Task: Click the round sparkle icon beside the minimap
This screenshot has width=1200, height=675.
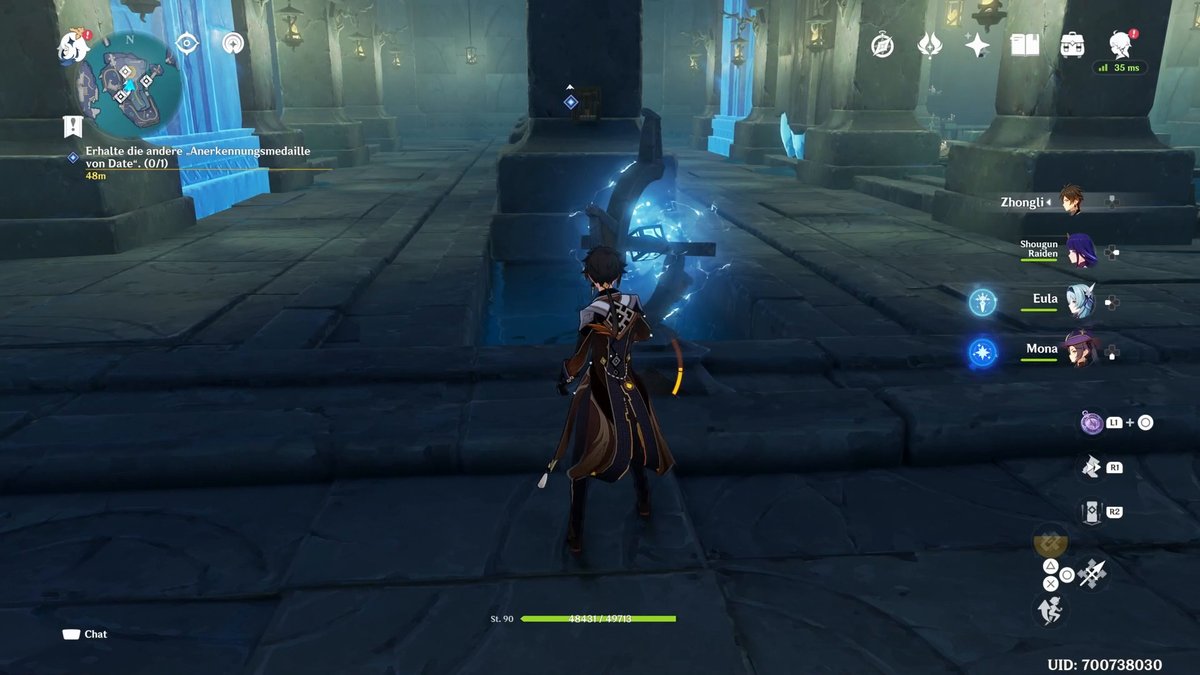Action: [x=234, y=43]
